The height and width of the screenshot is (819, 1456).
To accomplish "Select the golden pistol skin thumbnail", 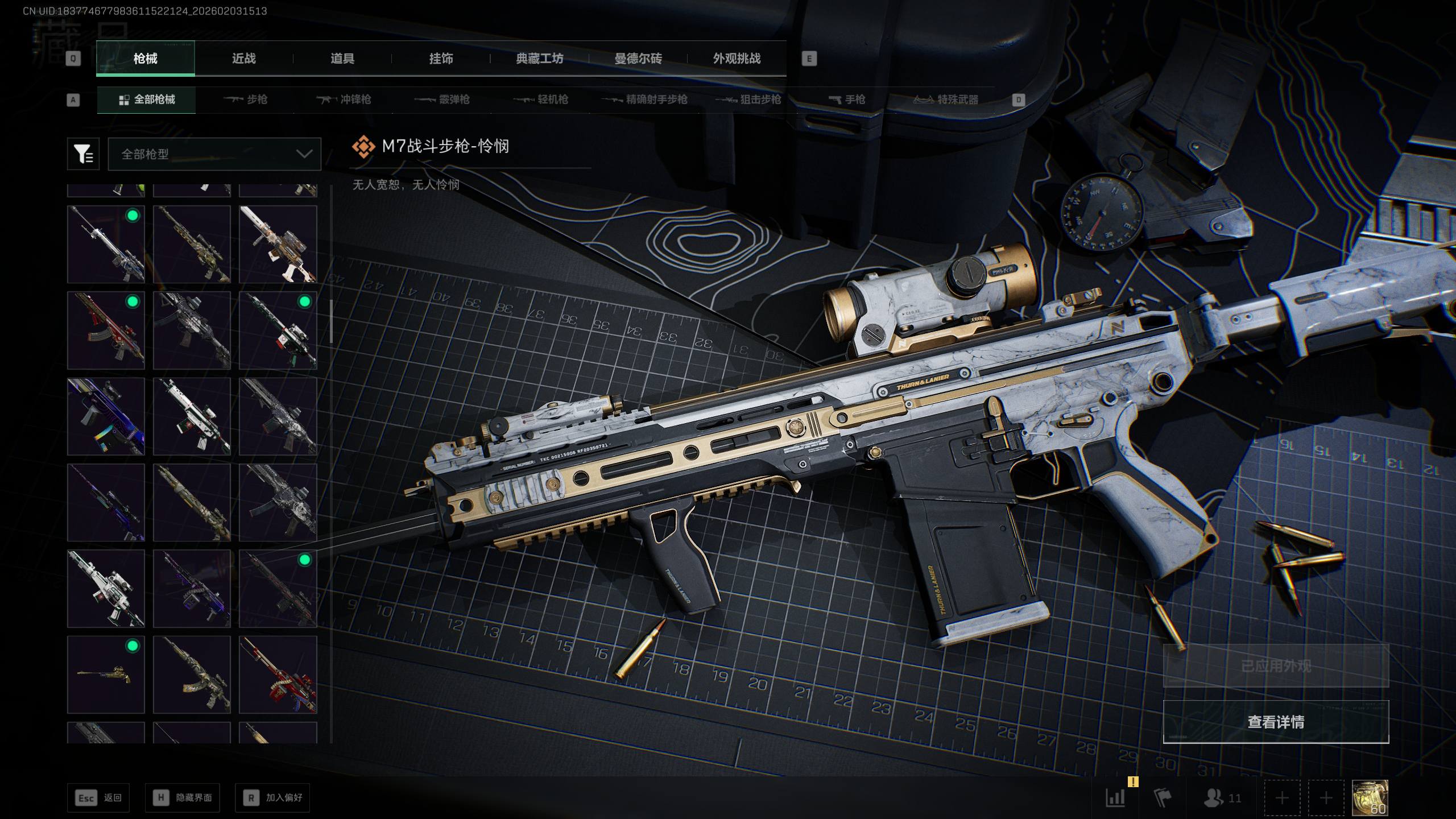I will 106,675.
